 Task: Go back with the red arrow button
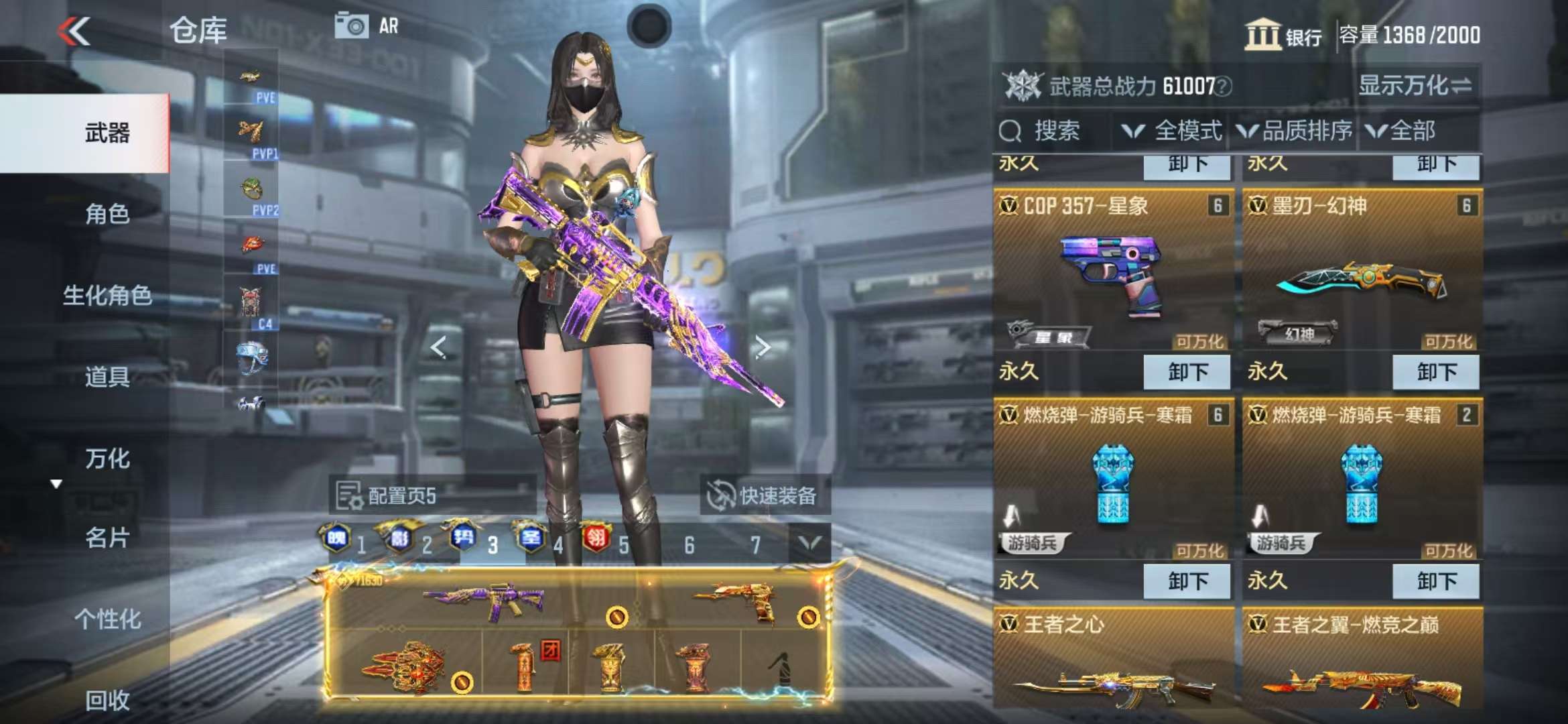74,31
